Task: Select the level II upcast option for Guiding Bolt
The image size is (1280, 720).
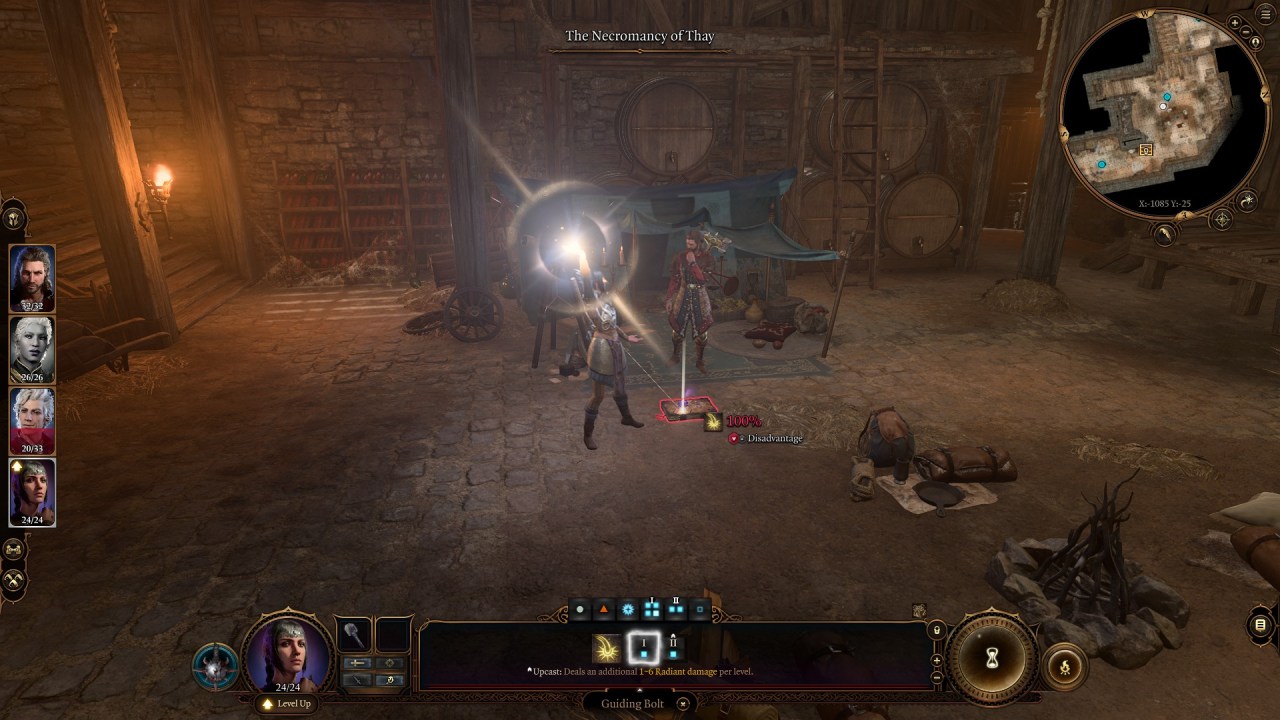Action: 674,648
